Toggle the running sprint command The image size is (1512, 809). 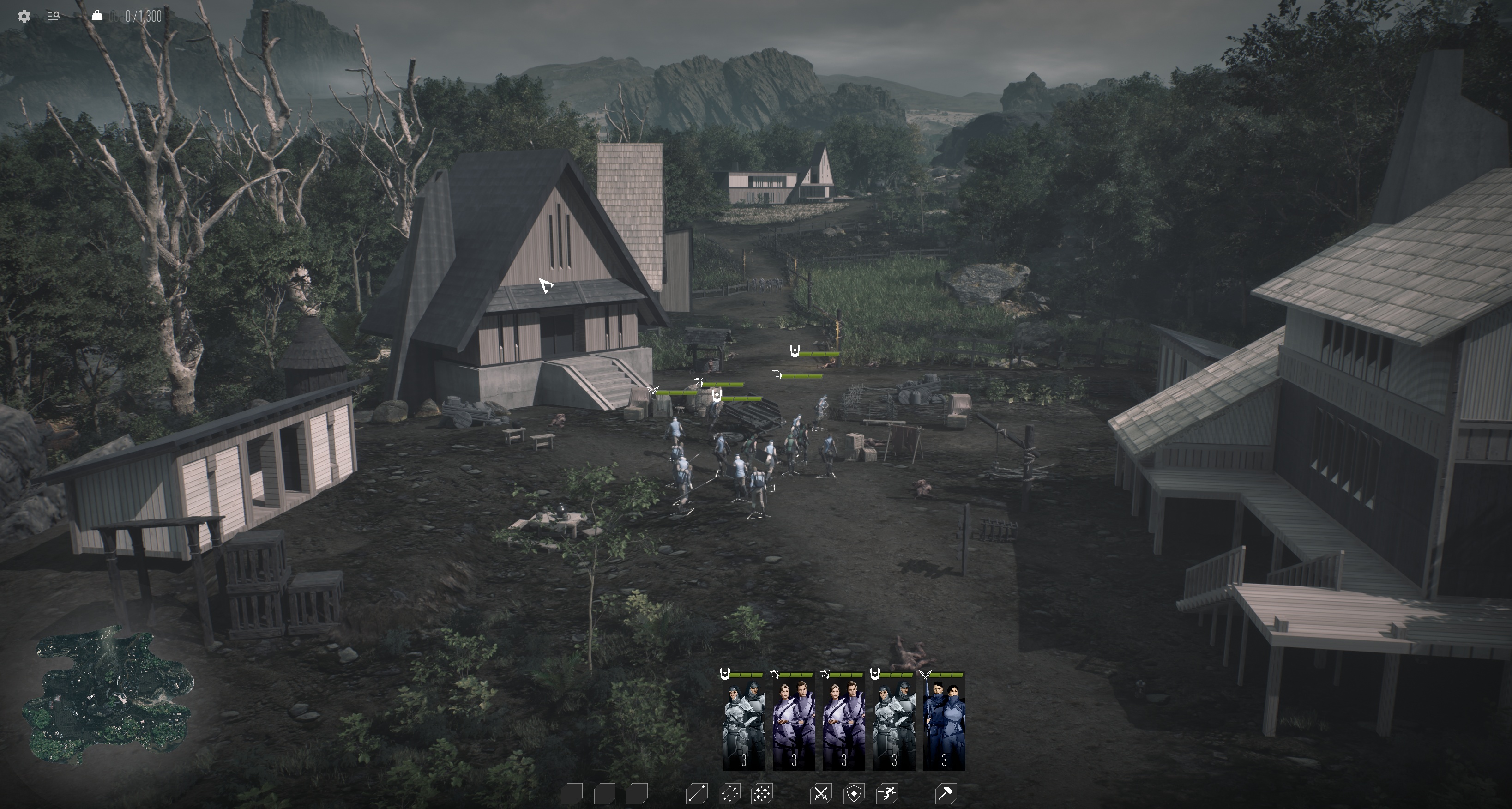[x=886, y=794]
